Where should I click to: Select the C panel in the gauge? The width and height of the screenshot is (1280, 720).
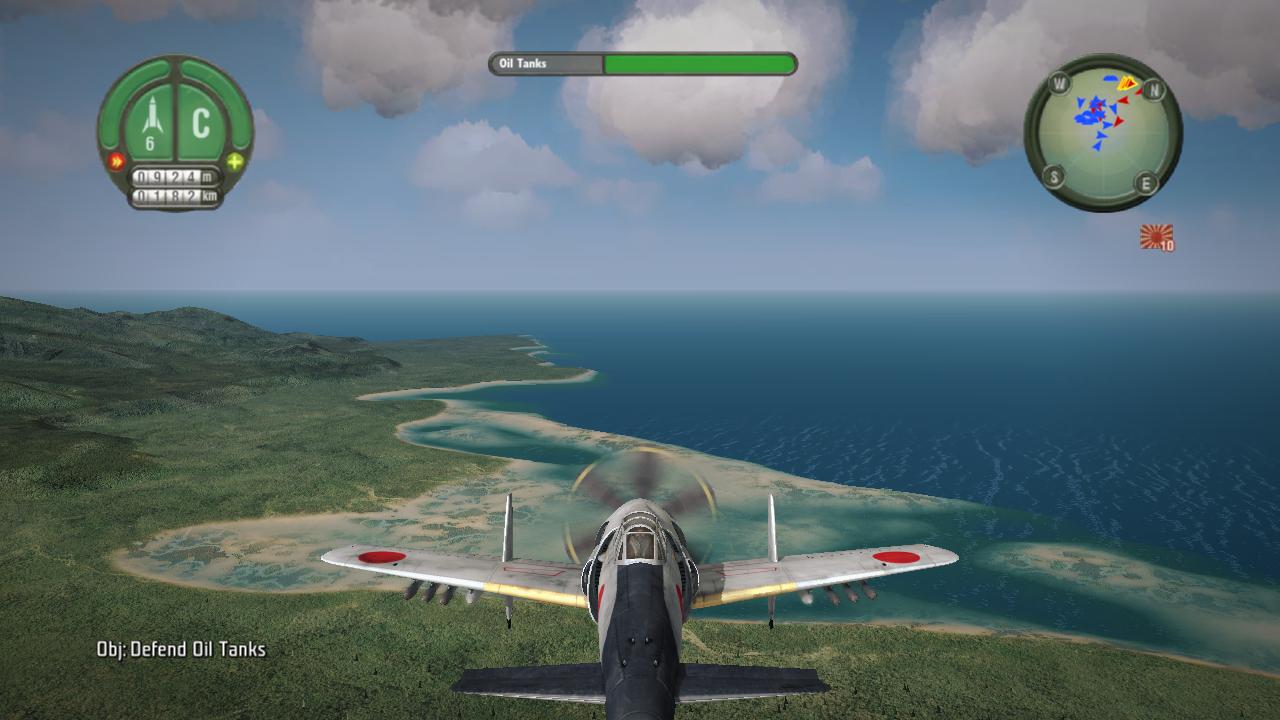pos(202,123)
